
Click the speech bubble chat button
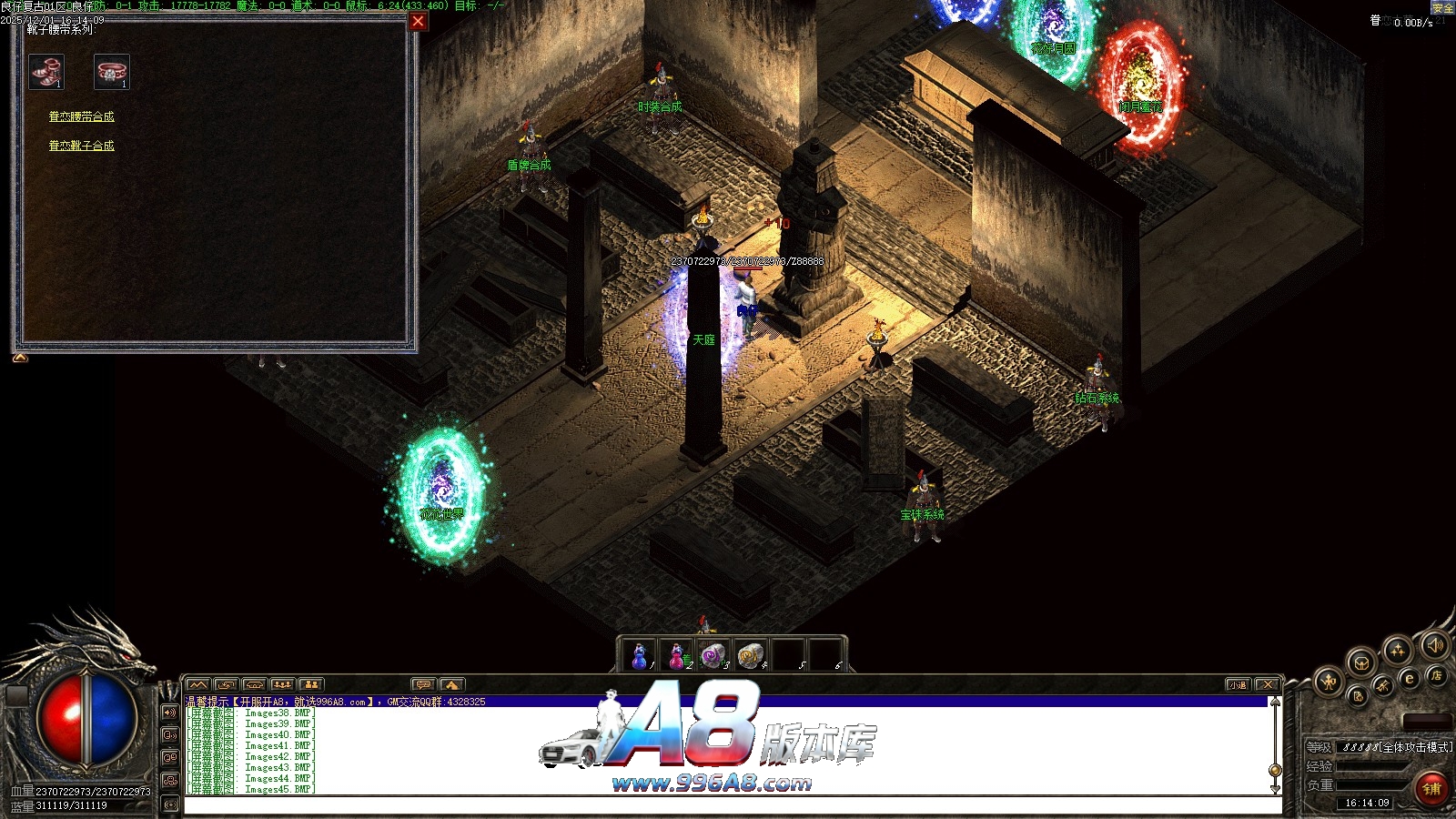(x=422, y=684)
